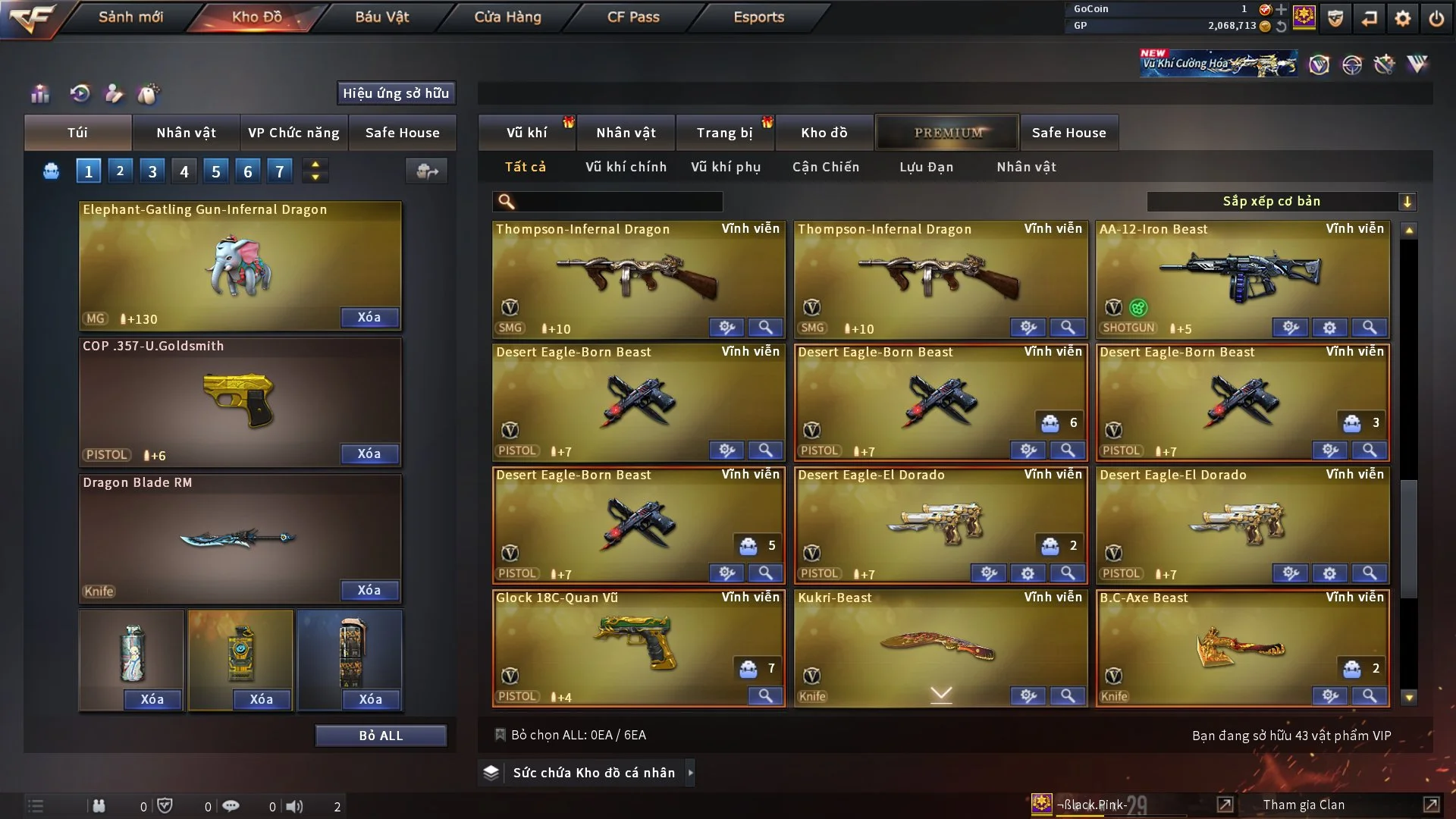The image size is (1456, 819).
Task: Select the Glock 18C-Quan Vũ pistol
Action: coord(637,645)
